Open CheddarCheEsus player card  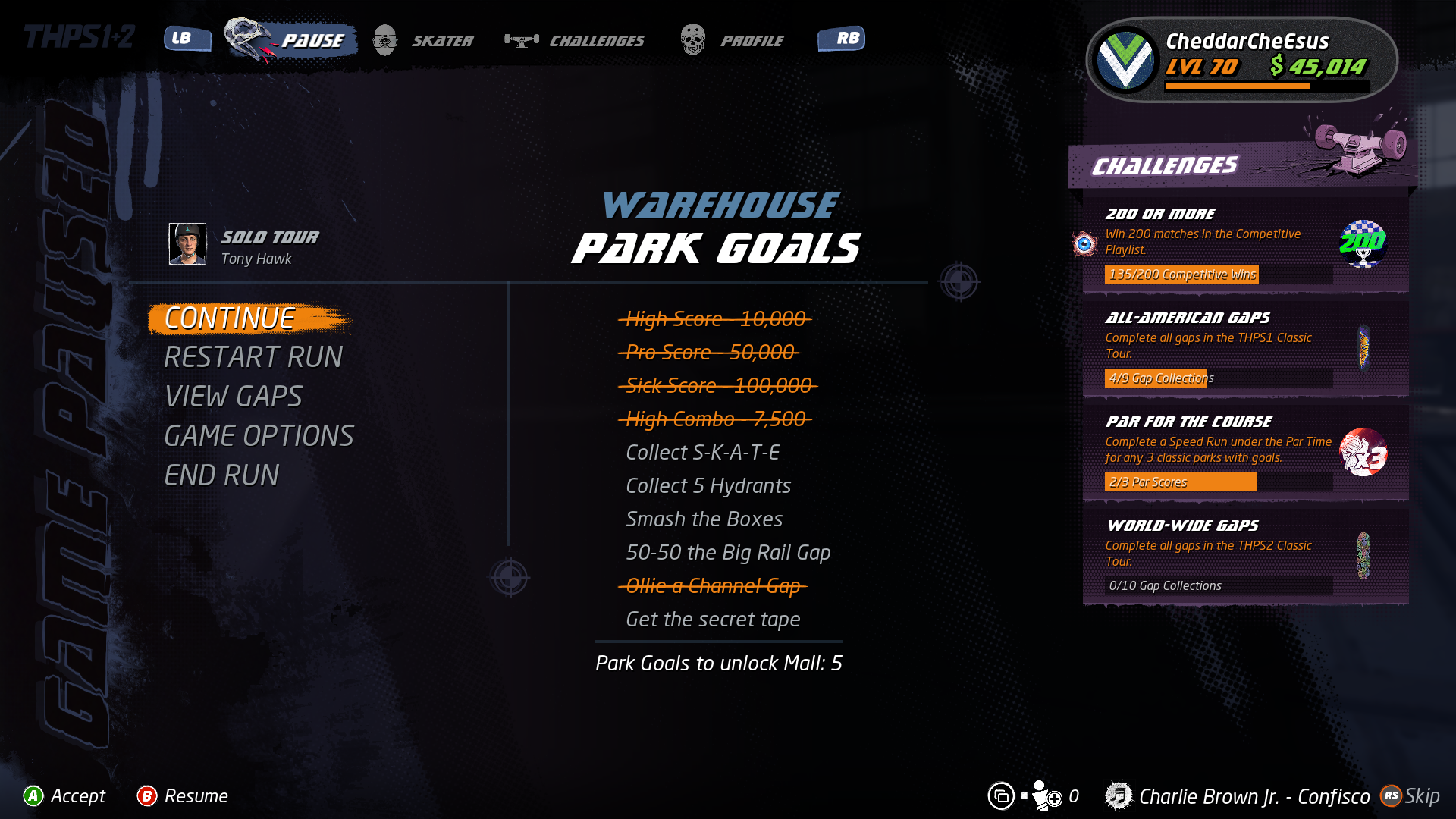1242,60
